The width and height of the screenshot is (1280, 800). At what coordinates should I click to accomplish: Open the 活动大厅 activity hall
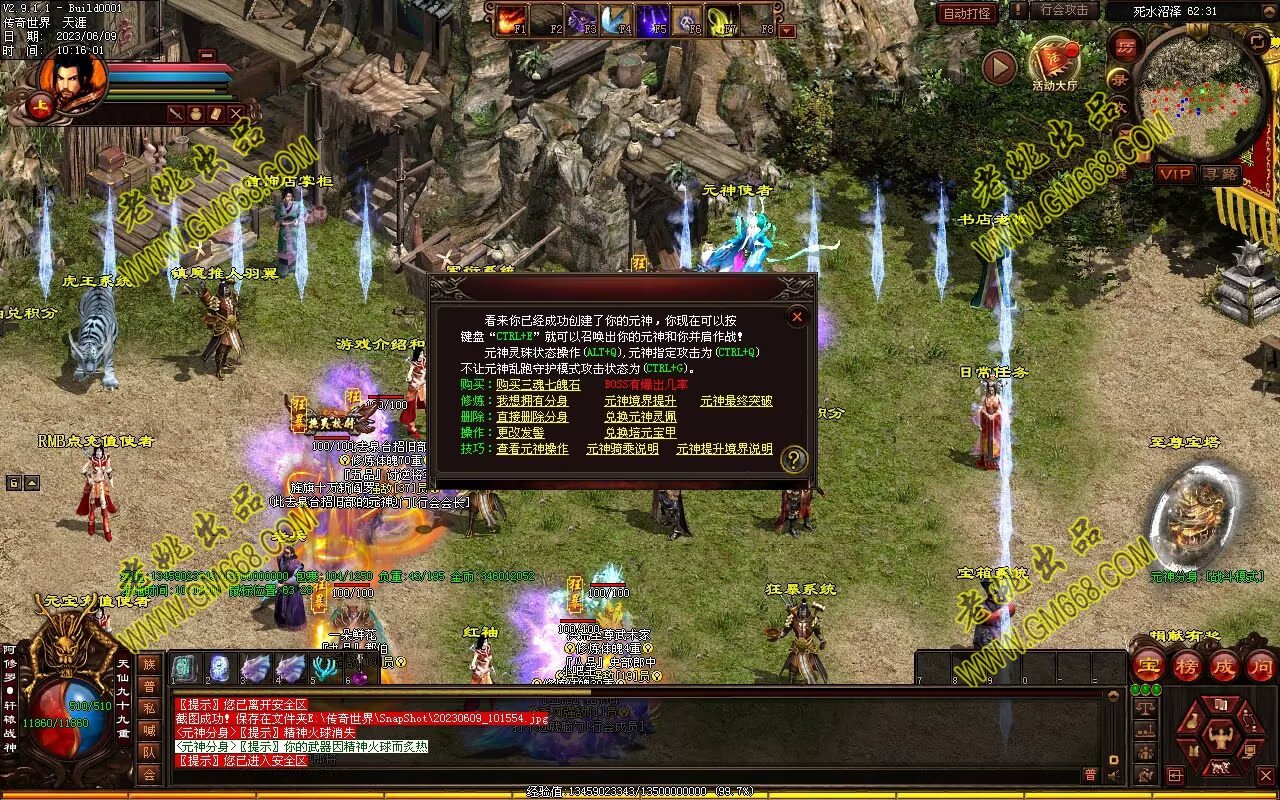click(1054, 63)
